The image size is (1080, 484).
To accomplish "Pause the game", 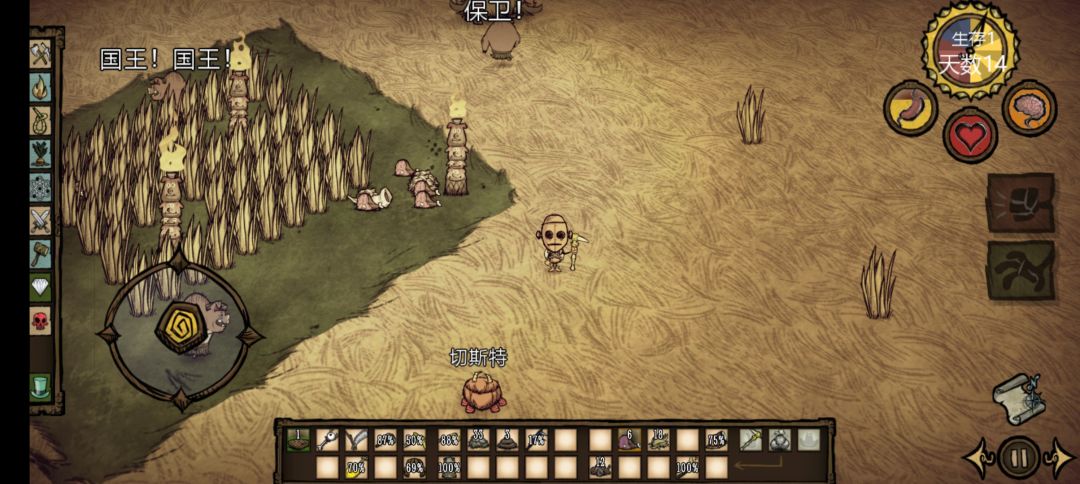I will click(x=1019, y=459).
